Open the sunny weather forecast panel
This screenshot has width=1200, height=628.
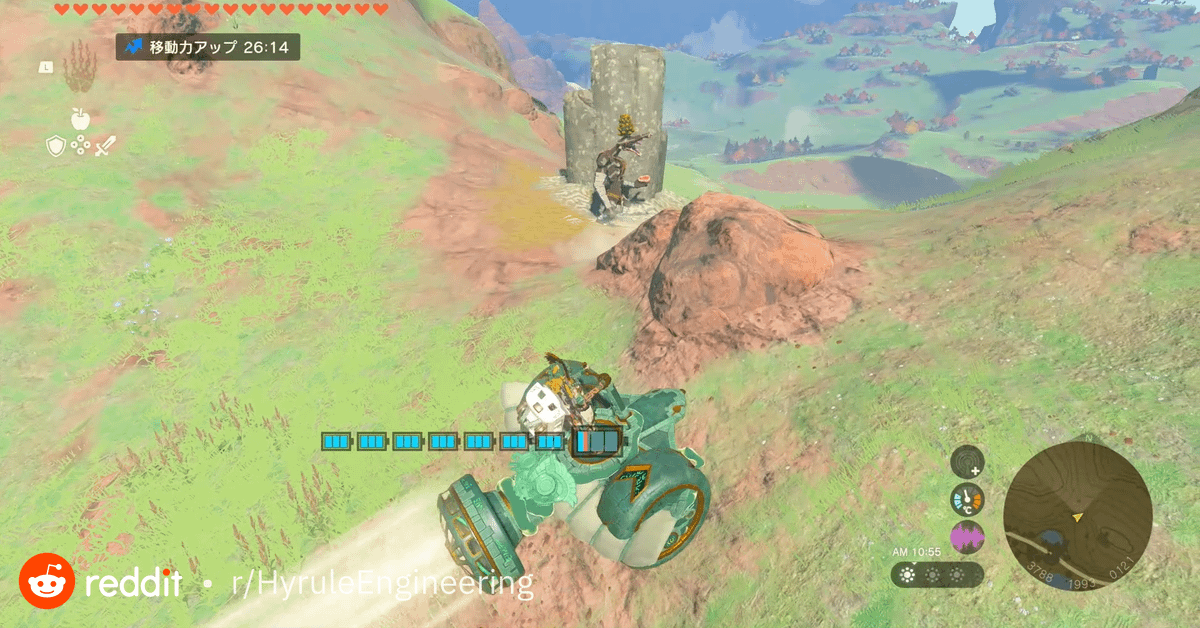click(x=936, y=575)
